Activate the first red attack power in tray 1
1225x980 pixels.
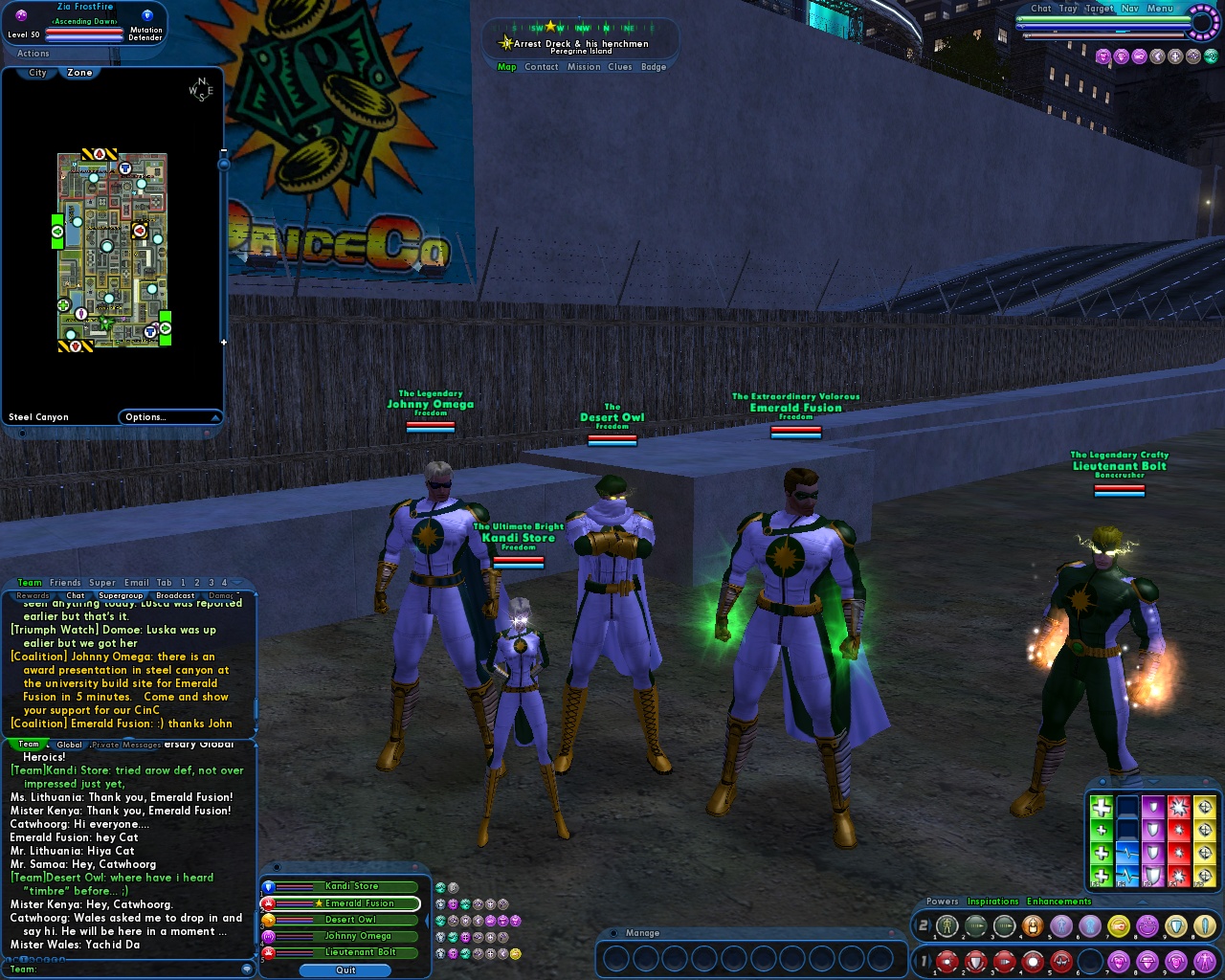tap(945, 962)
